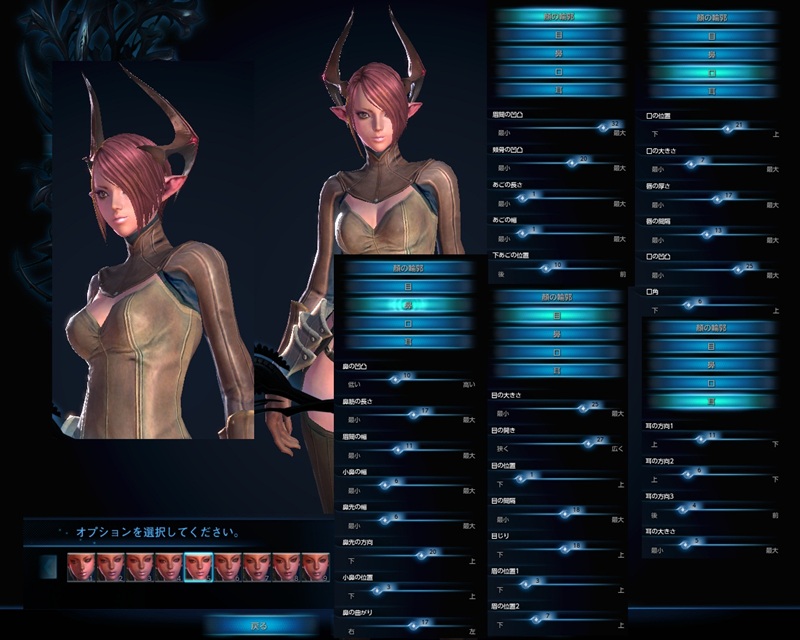Set the 目の間隔 eye spacing slider
This screenshot has width=800, height=640.
pyautogui.click(x=577, y=511)
